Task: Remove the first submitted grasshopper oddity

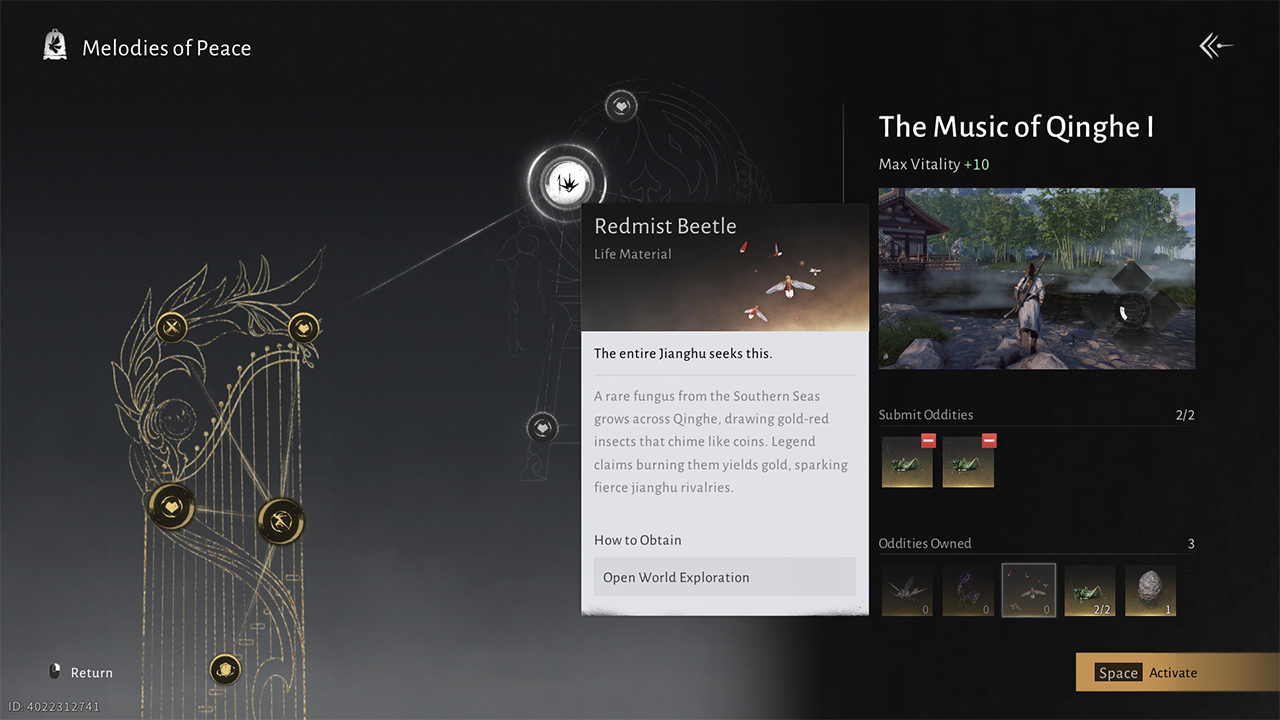Action: click(928, 440)
